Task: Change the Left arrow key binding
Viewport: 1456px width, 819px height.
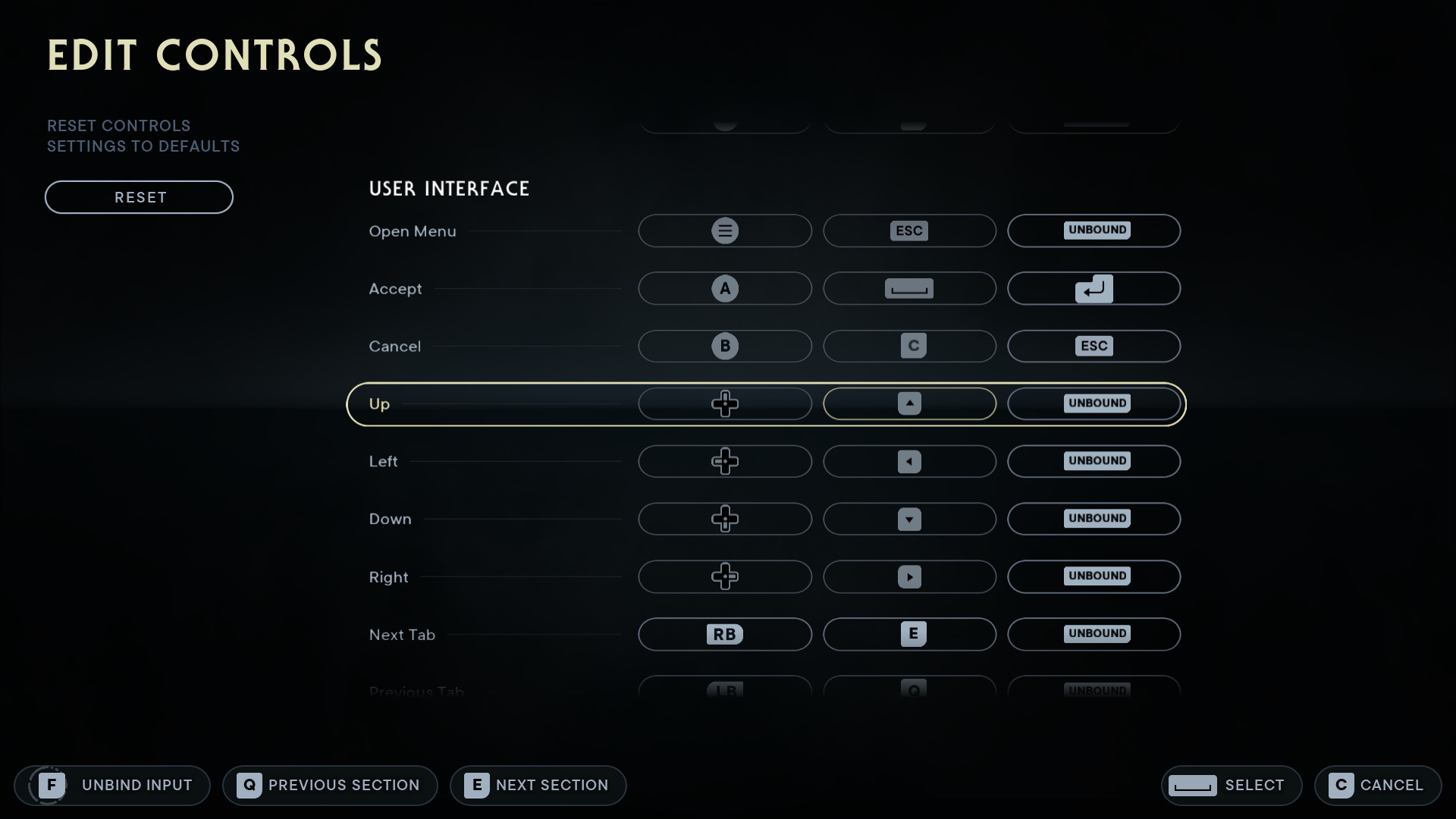Action: coord(909,461)
